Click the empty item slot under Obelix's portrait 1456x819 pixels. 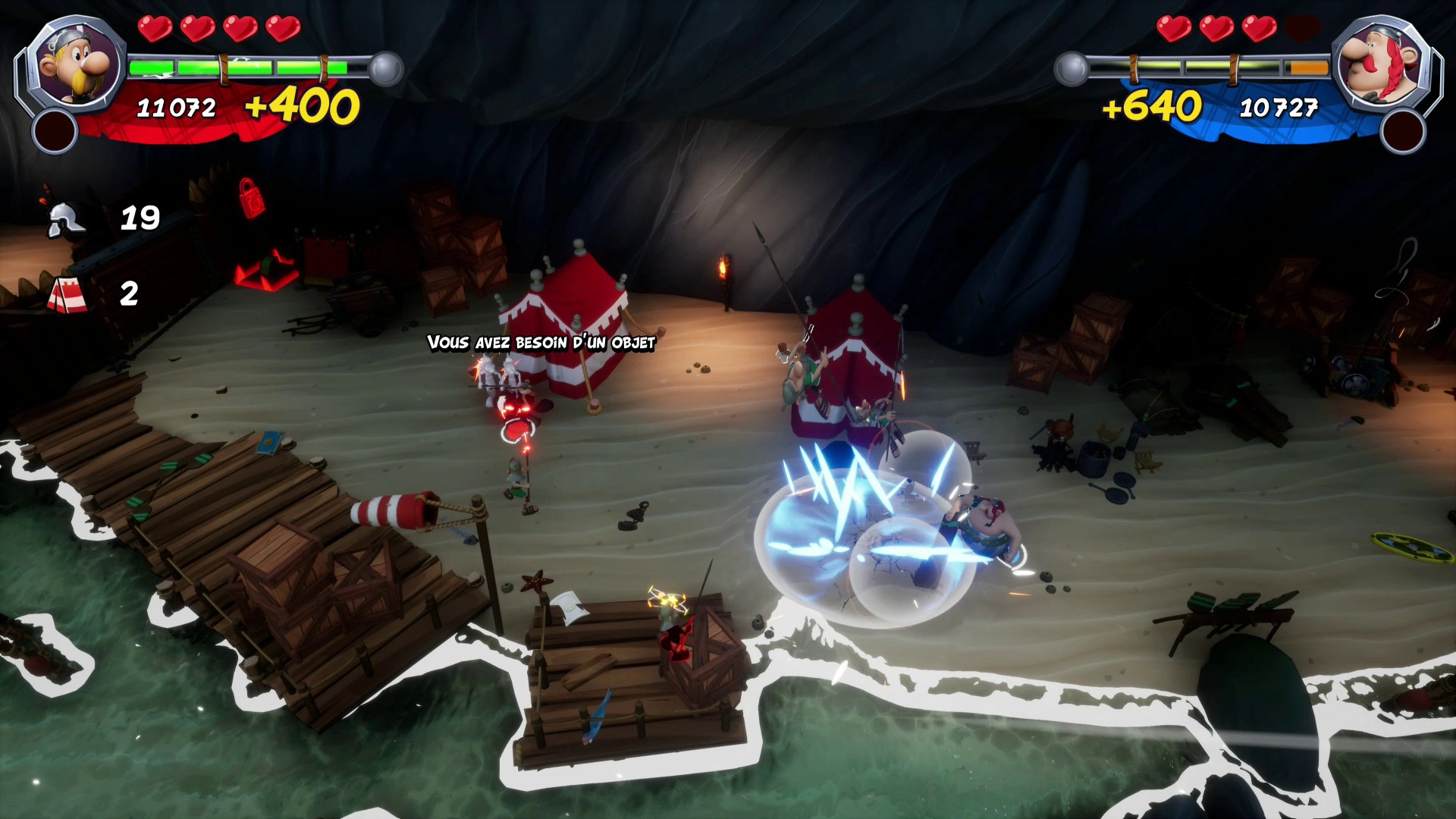(1402, 131)
